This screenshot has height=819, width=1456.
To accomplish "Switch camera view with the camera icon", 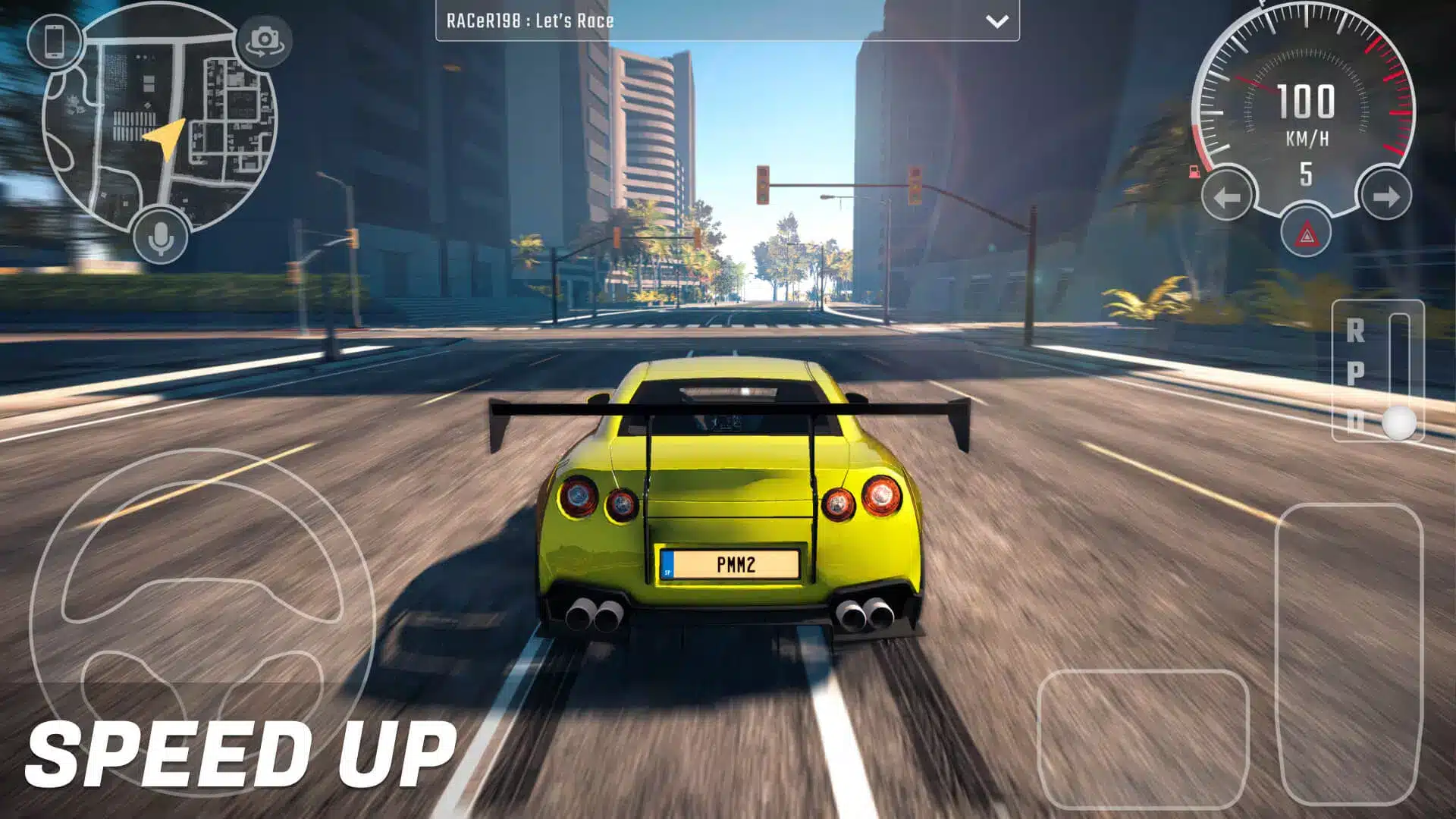I will (x=264, y=41).
